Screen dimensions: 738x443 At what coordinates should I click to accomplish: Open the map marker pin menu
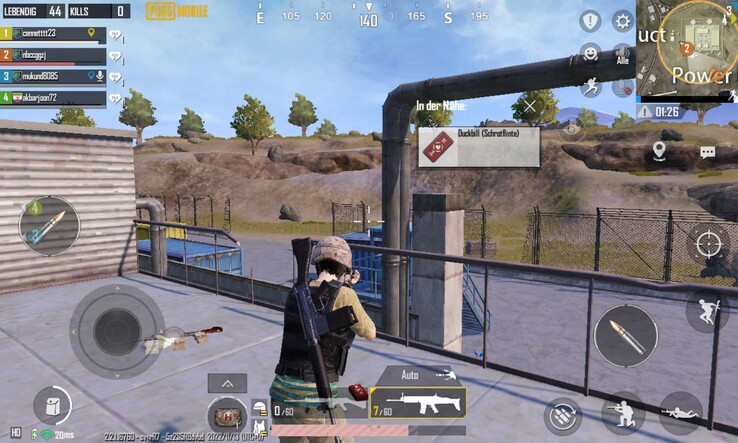659,151
